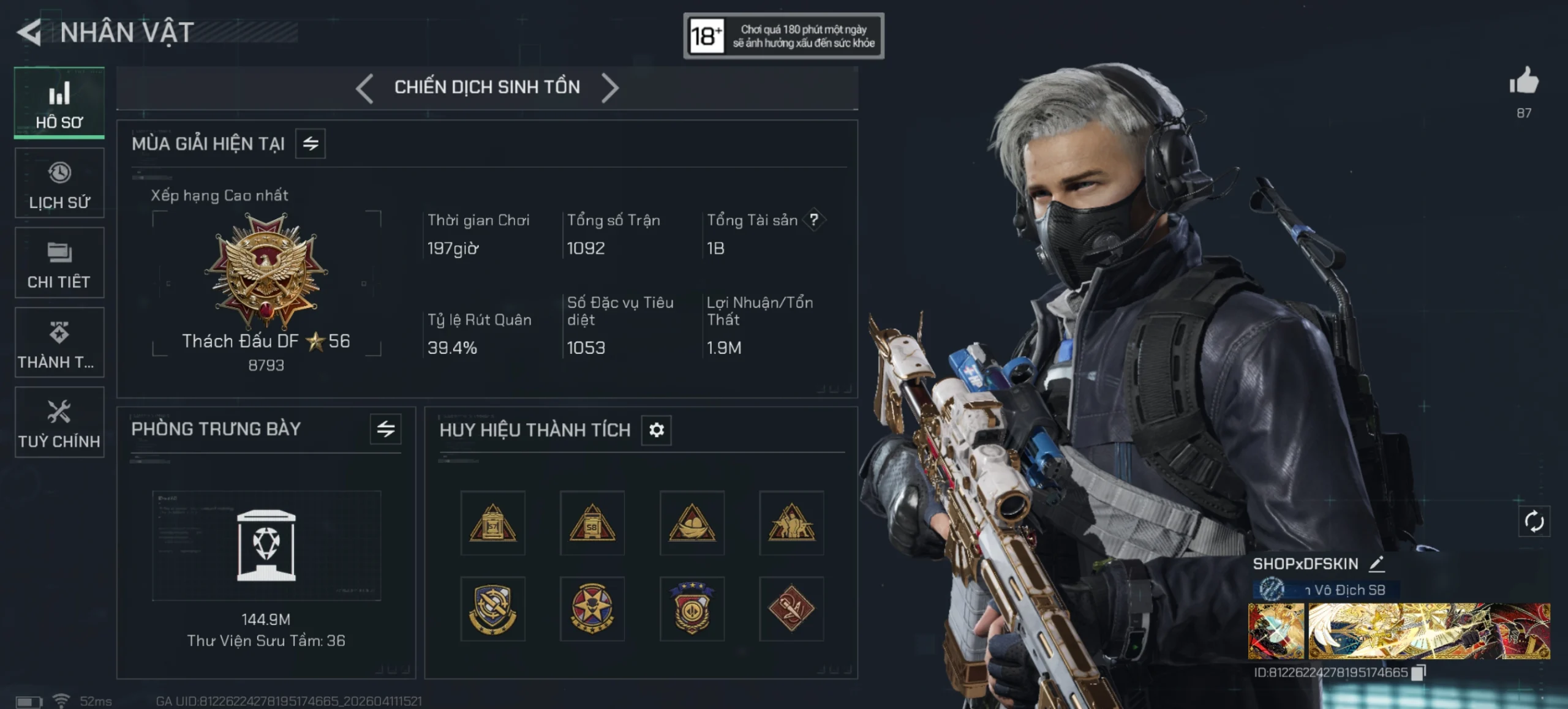The width and height of the screenshot is (1568, 709).
Task: Edit the SHOPxDFSKIN player name
Action: pyautogui.click(x=1377, y=563)
